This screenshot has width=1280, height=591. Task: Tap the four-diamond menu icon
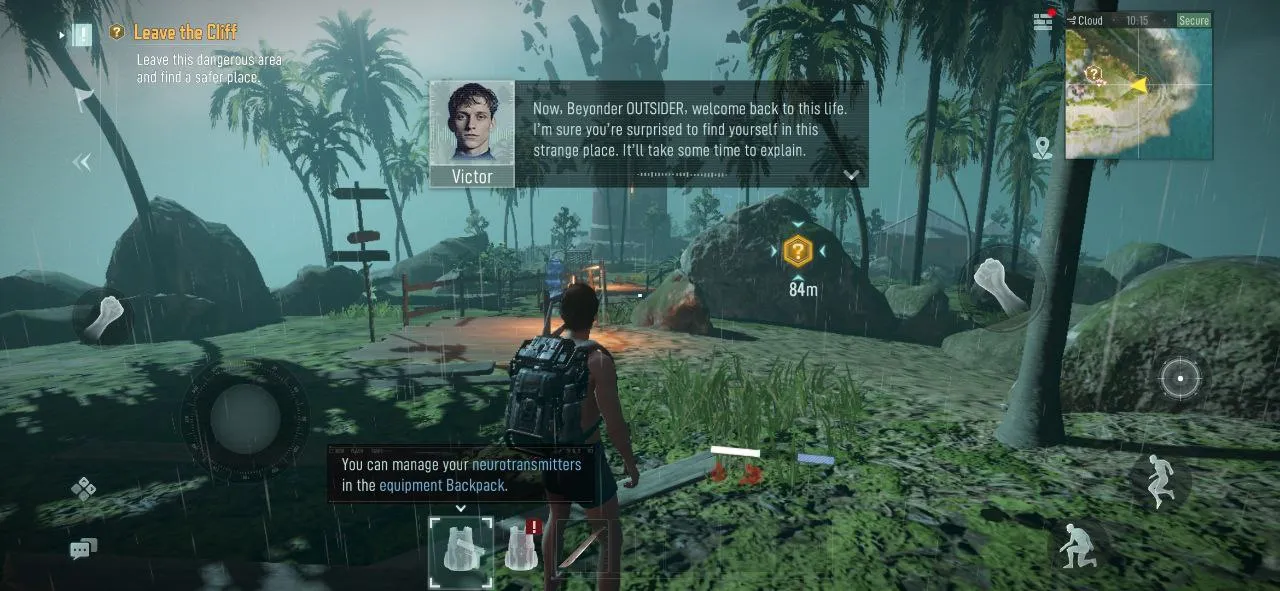click(83, 488)
